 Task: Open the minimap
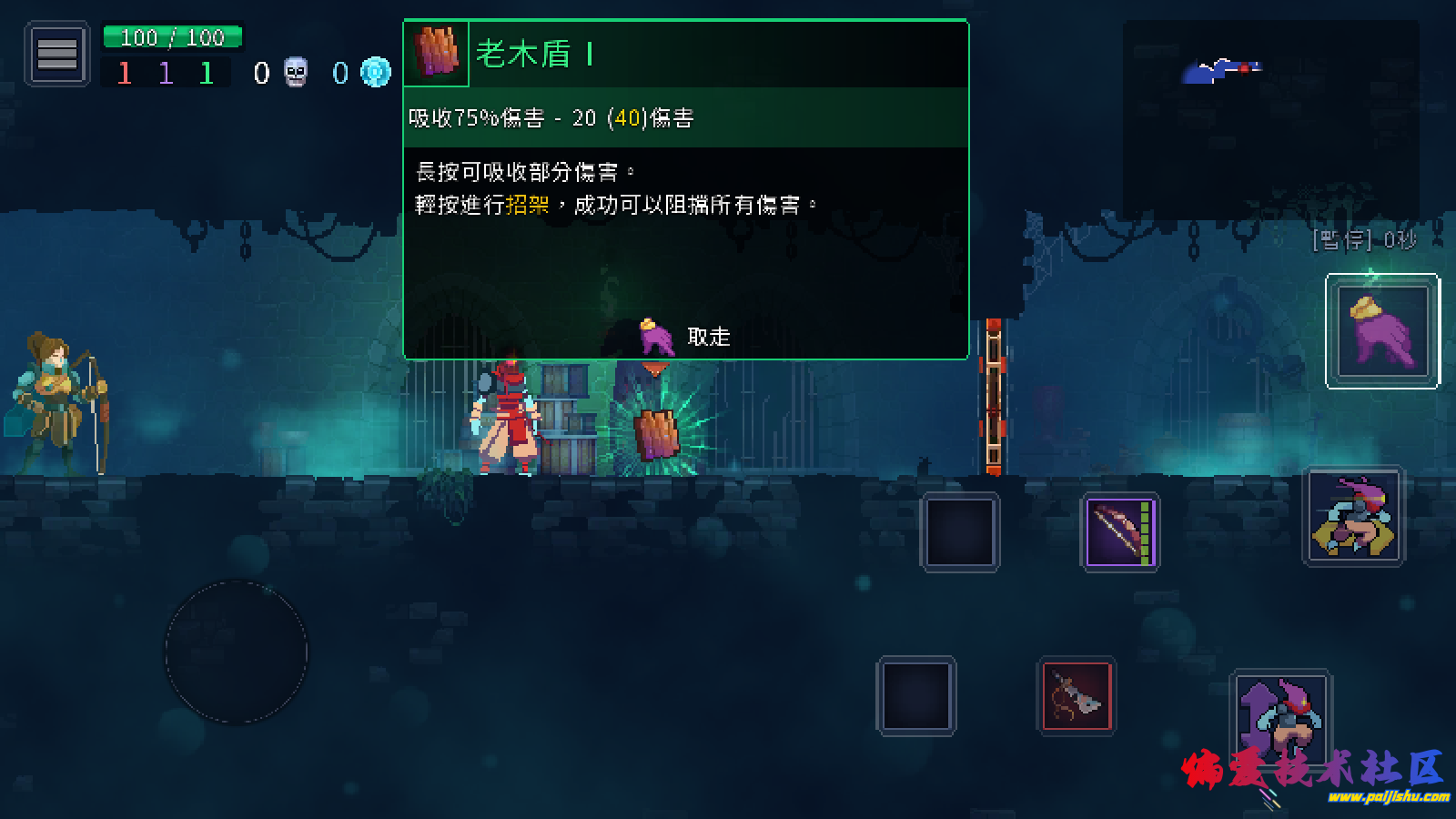point(1270,118)
